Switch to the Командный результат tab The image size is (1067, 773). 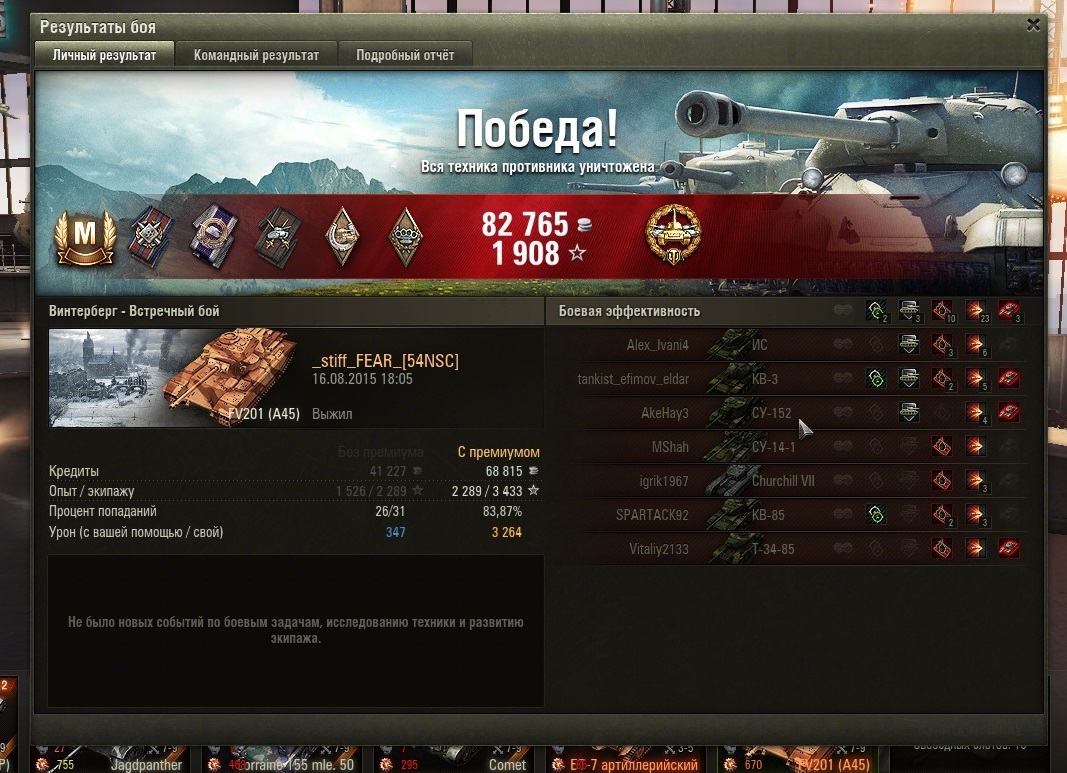(256, 55)
